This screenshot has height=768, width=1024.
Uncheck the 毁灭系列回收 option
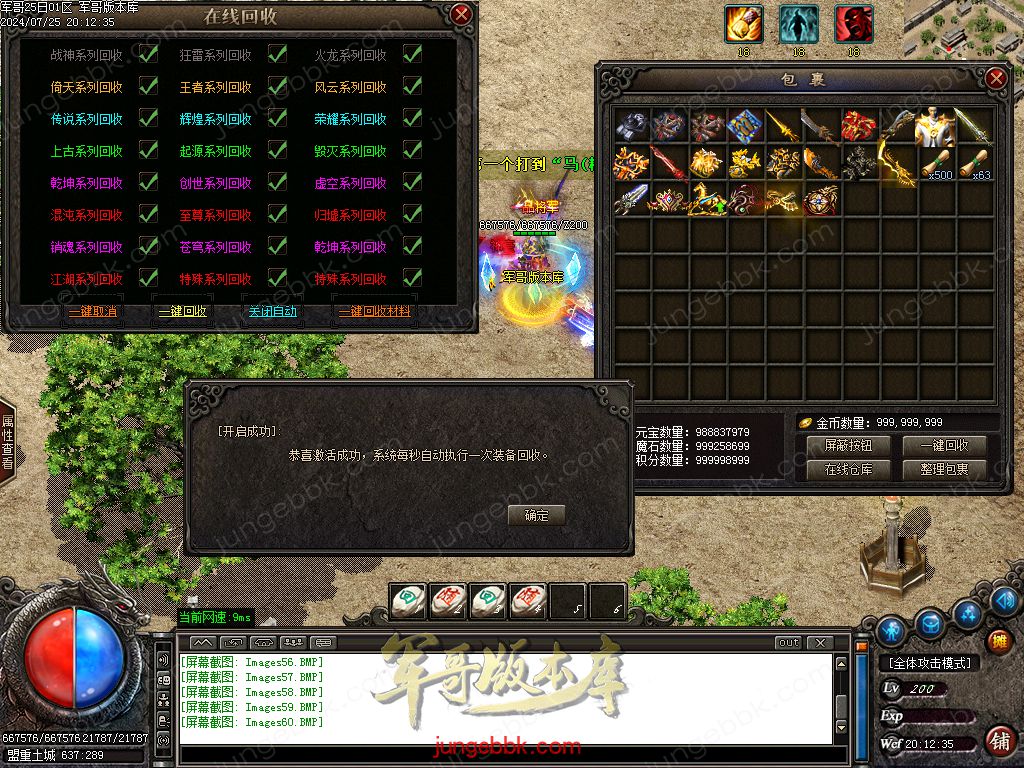coord(411,151)
